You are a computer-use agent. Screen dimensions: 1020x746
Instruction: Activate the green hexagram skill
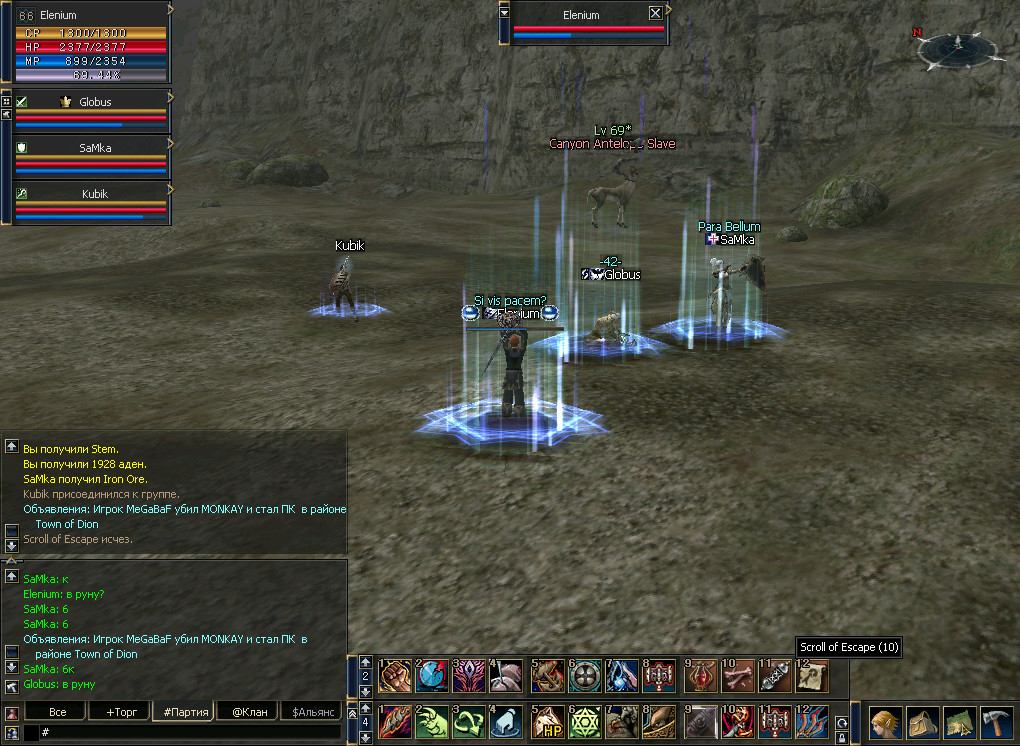click(584, 722)
